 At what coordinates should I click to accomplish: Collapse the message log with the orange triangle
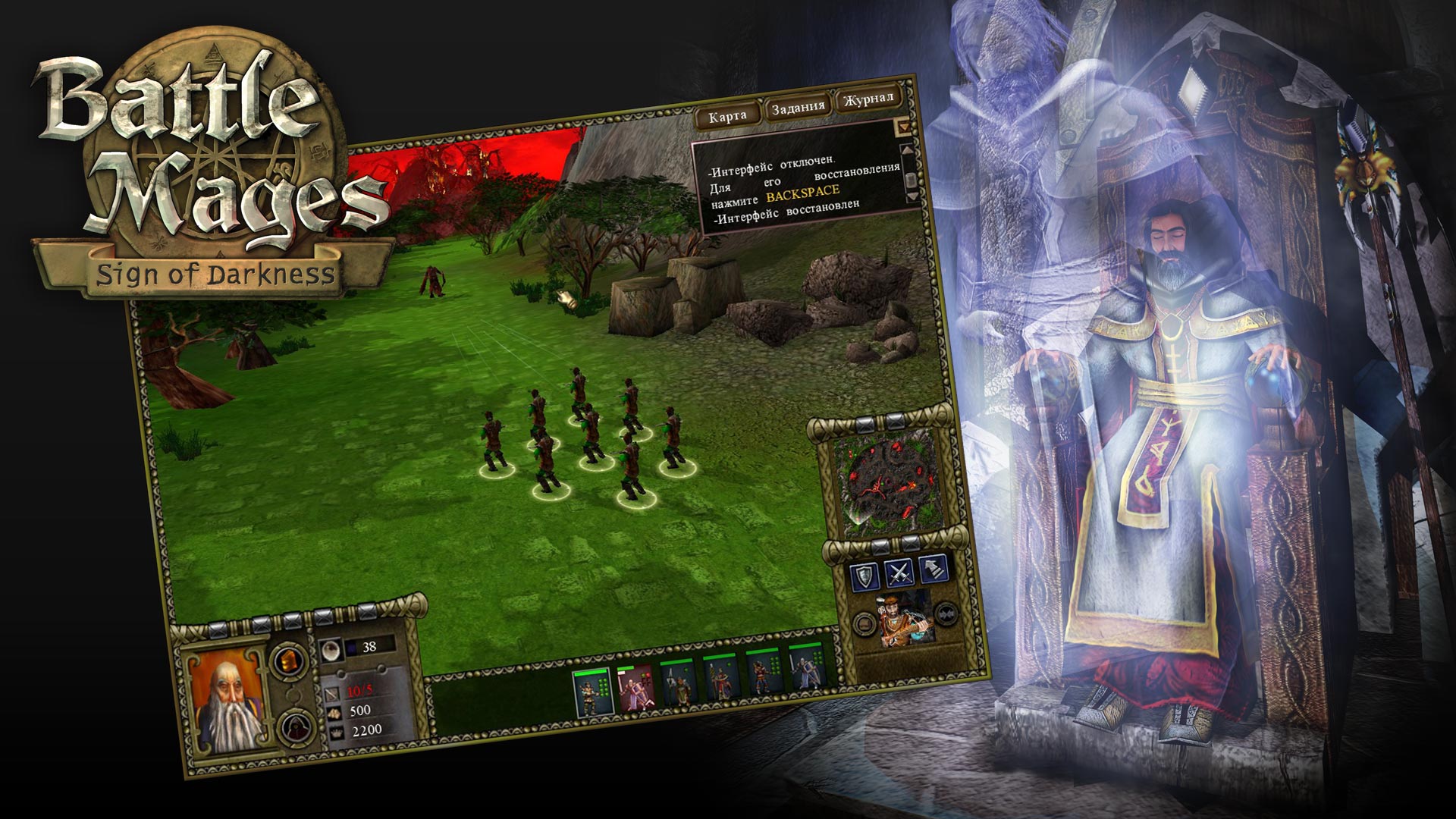pyautogui.click(x=904, y=125)
